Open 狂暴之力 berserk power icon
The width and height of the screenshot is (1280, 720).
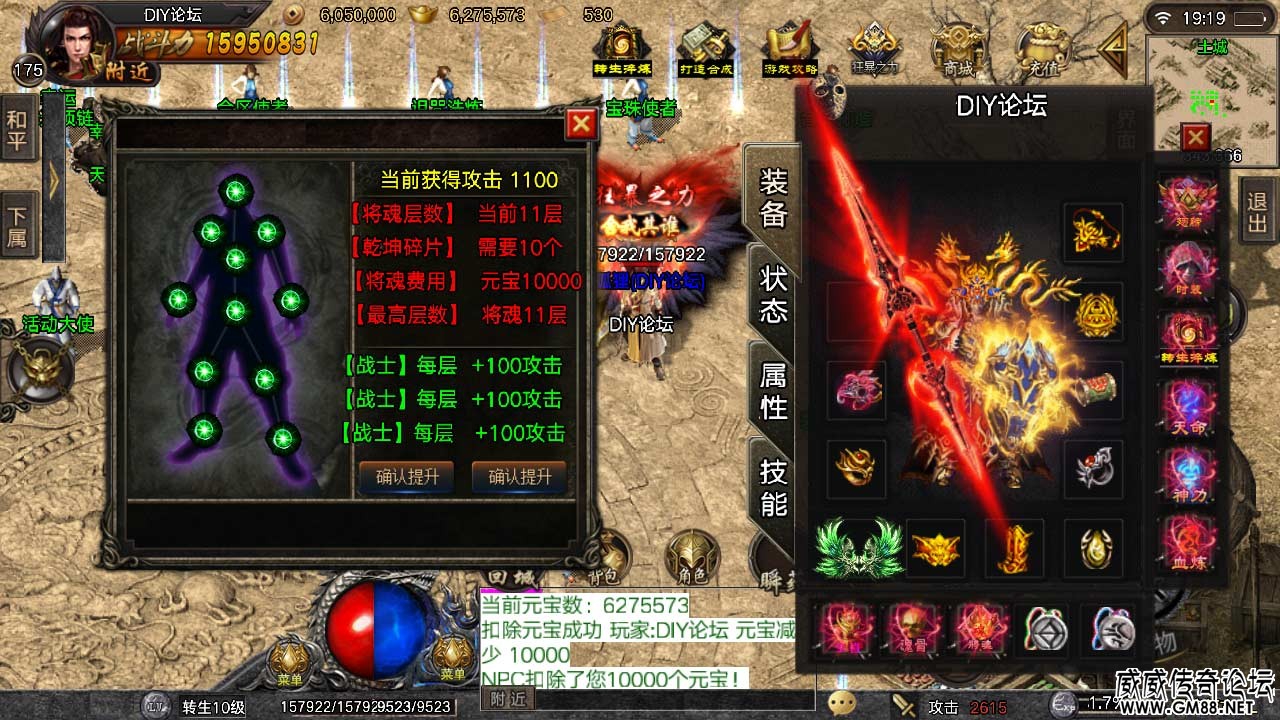click(874, 50)
